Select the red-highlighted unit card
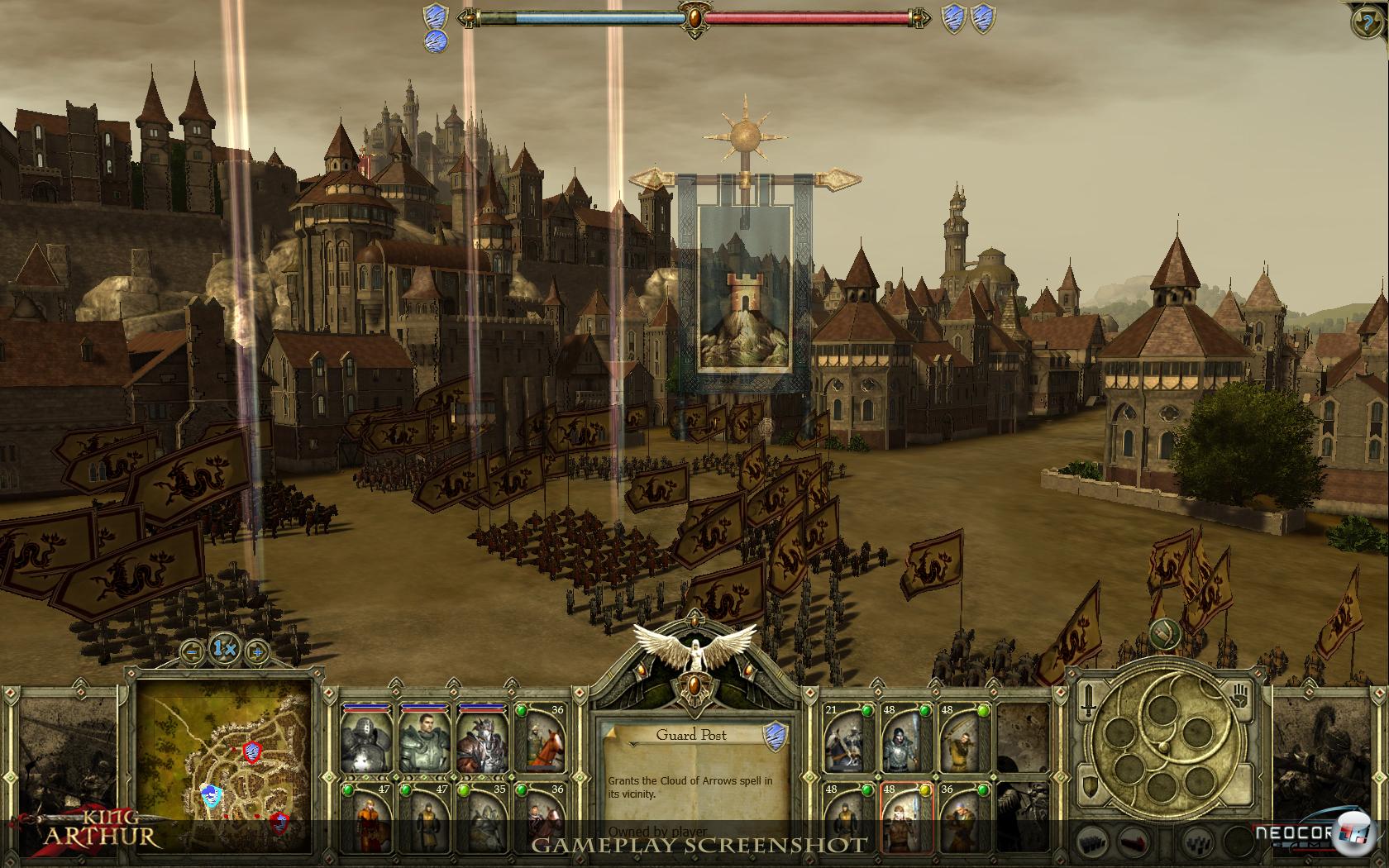 click(905, 817)
